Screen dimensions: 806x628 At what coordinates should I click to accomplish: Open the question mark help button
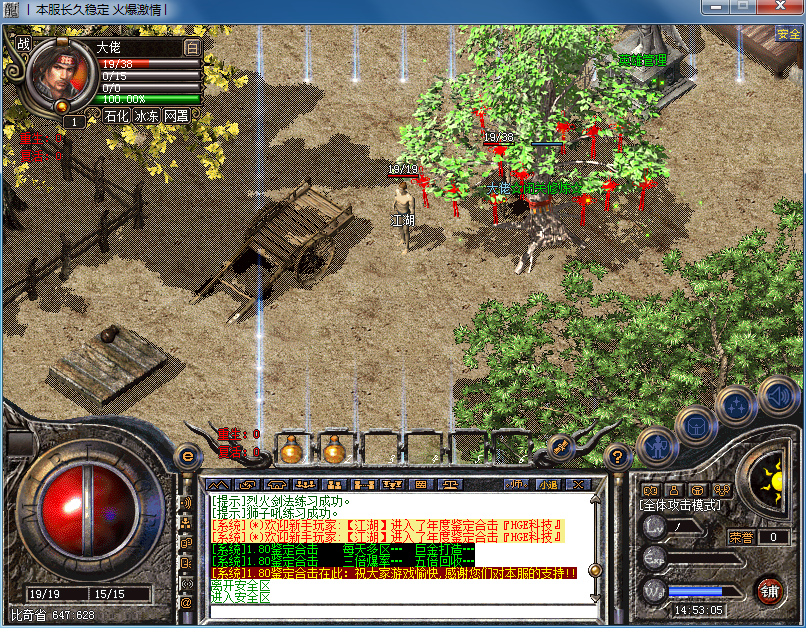619,456
